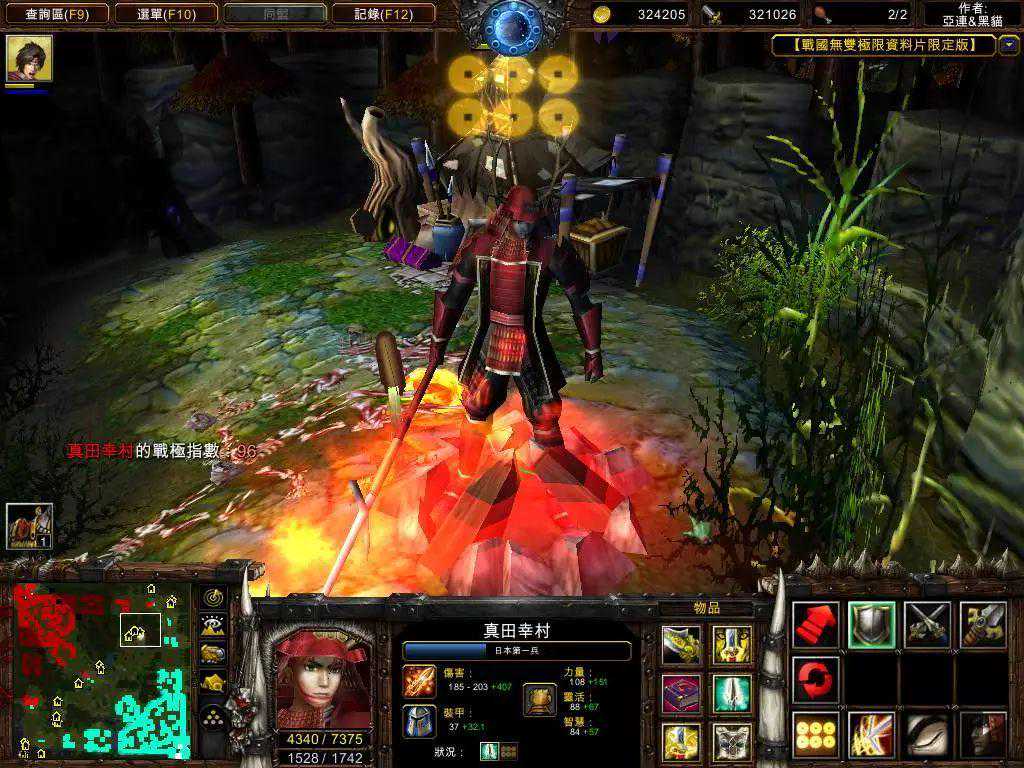
Task: Click on the minimap
Action: point(100,668)
